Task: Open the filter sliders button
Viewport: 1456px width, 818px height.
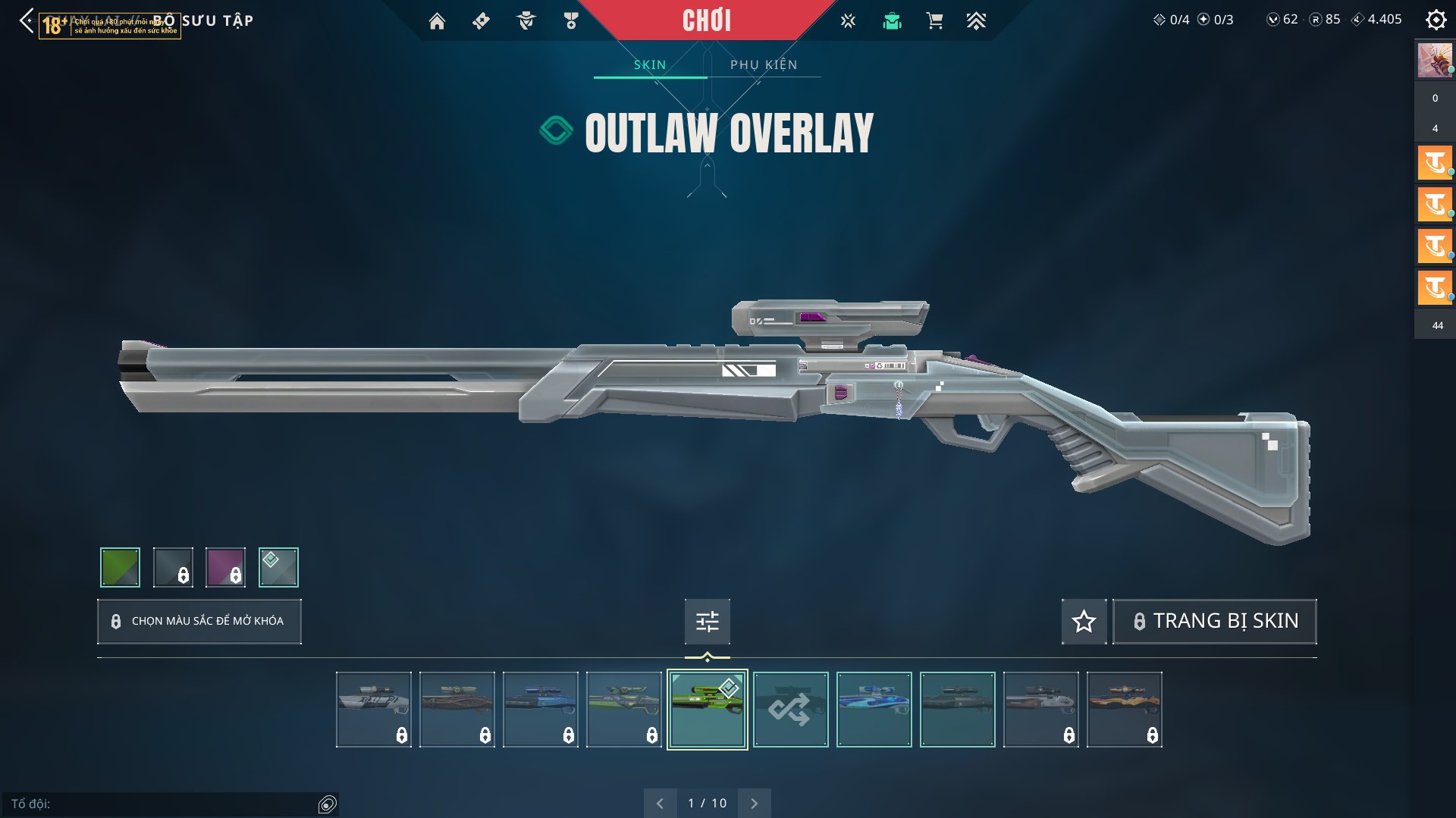Action: coord(707,622)
